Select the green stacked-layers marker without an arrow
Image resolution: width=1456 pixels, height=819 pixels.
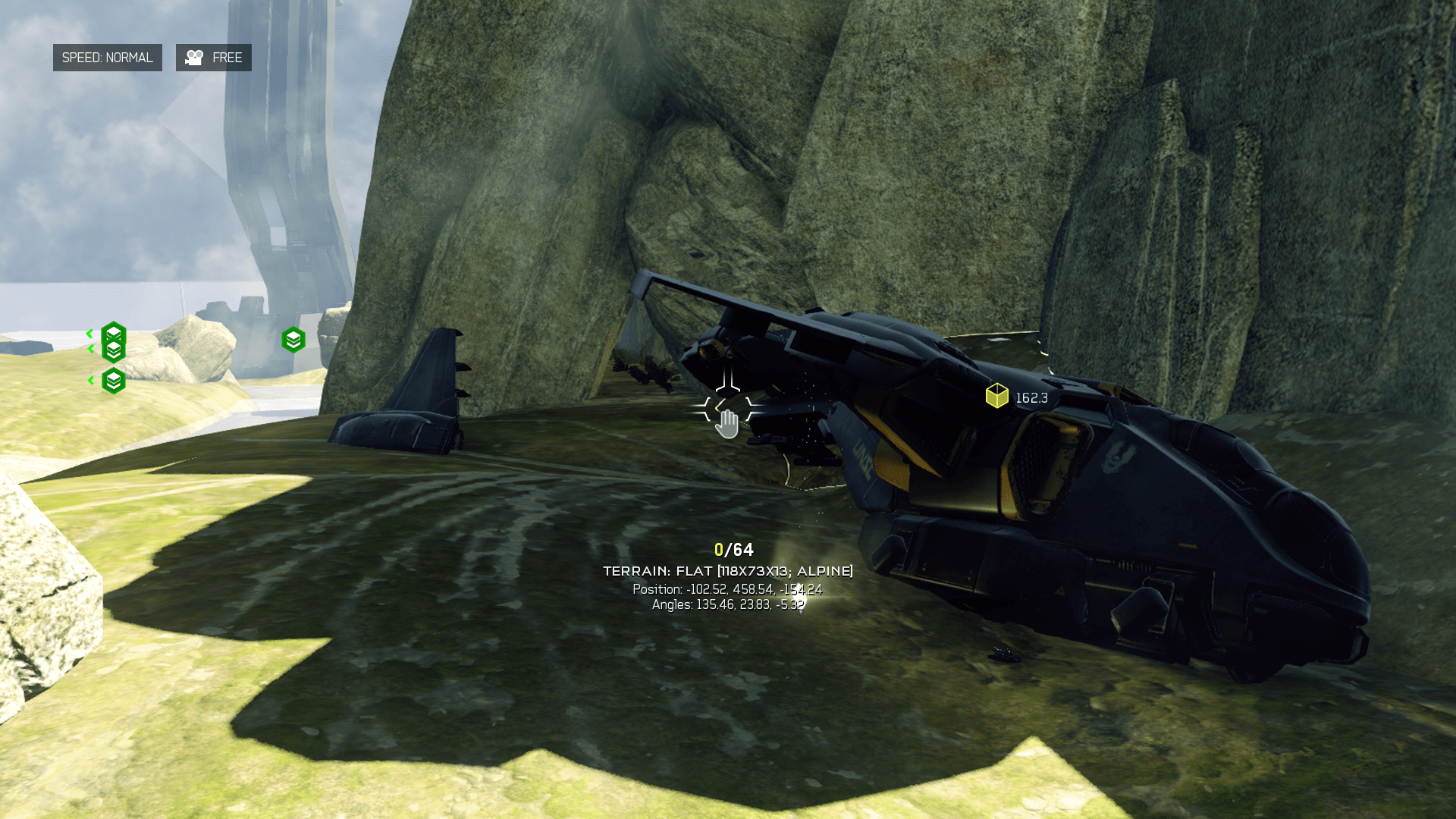tap(293, 340)
